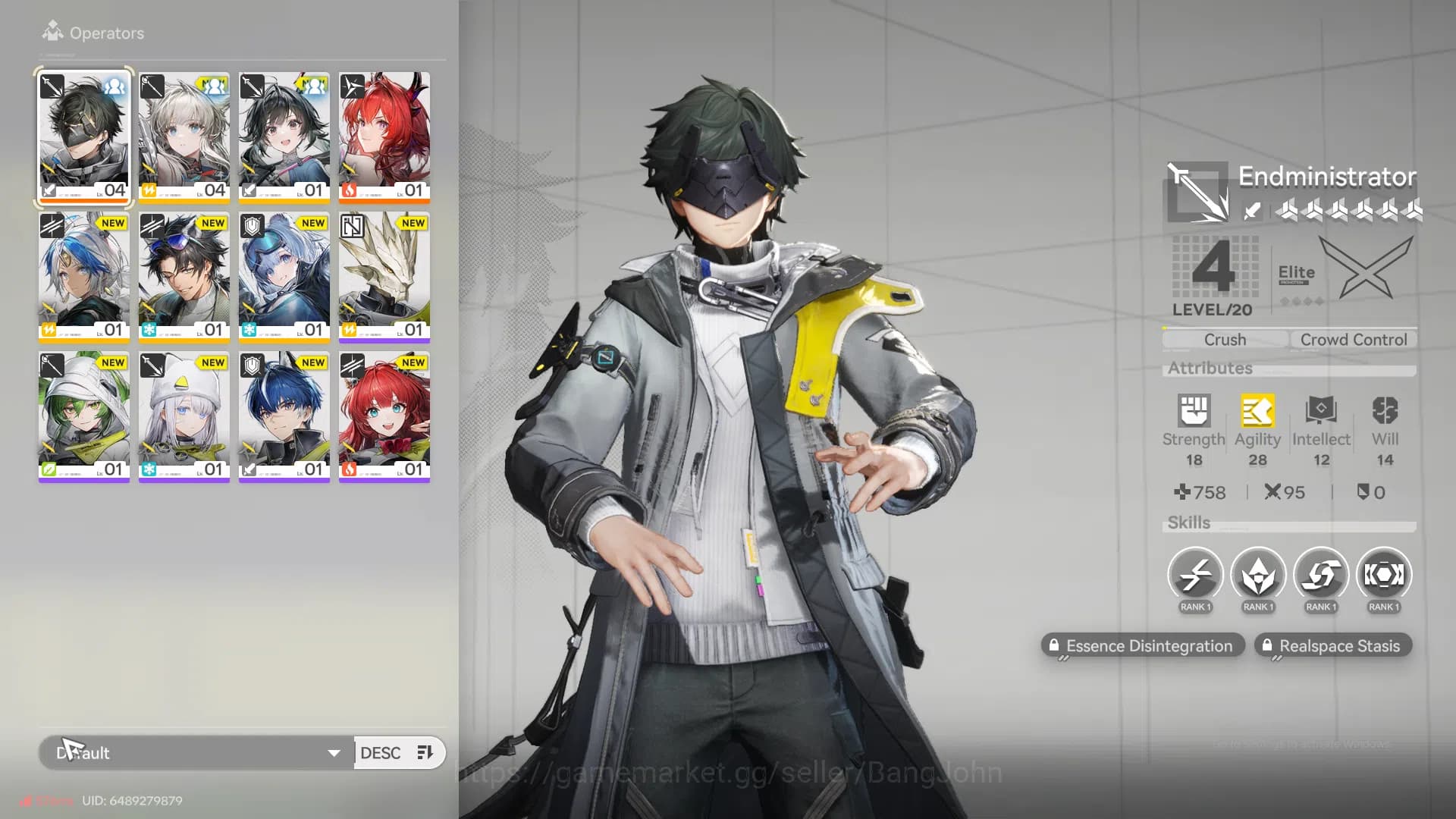
Task: Choose the red-haired horned operator card
Action: 384,136
